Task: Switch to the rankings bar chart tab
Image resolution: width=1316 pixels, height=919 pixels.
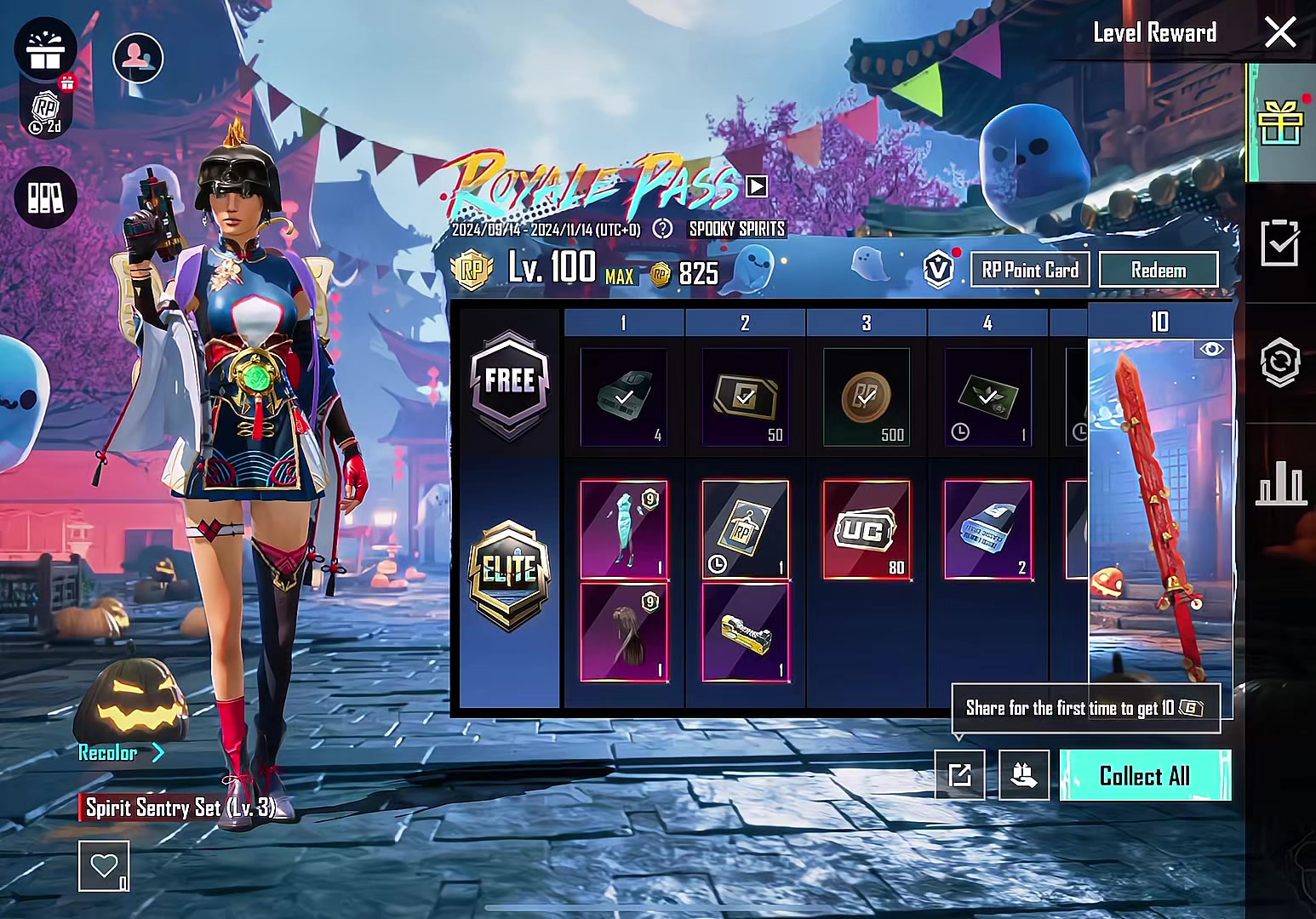Action: (x=1280, y=483)
